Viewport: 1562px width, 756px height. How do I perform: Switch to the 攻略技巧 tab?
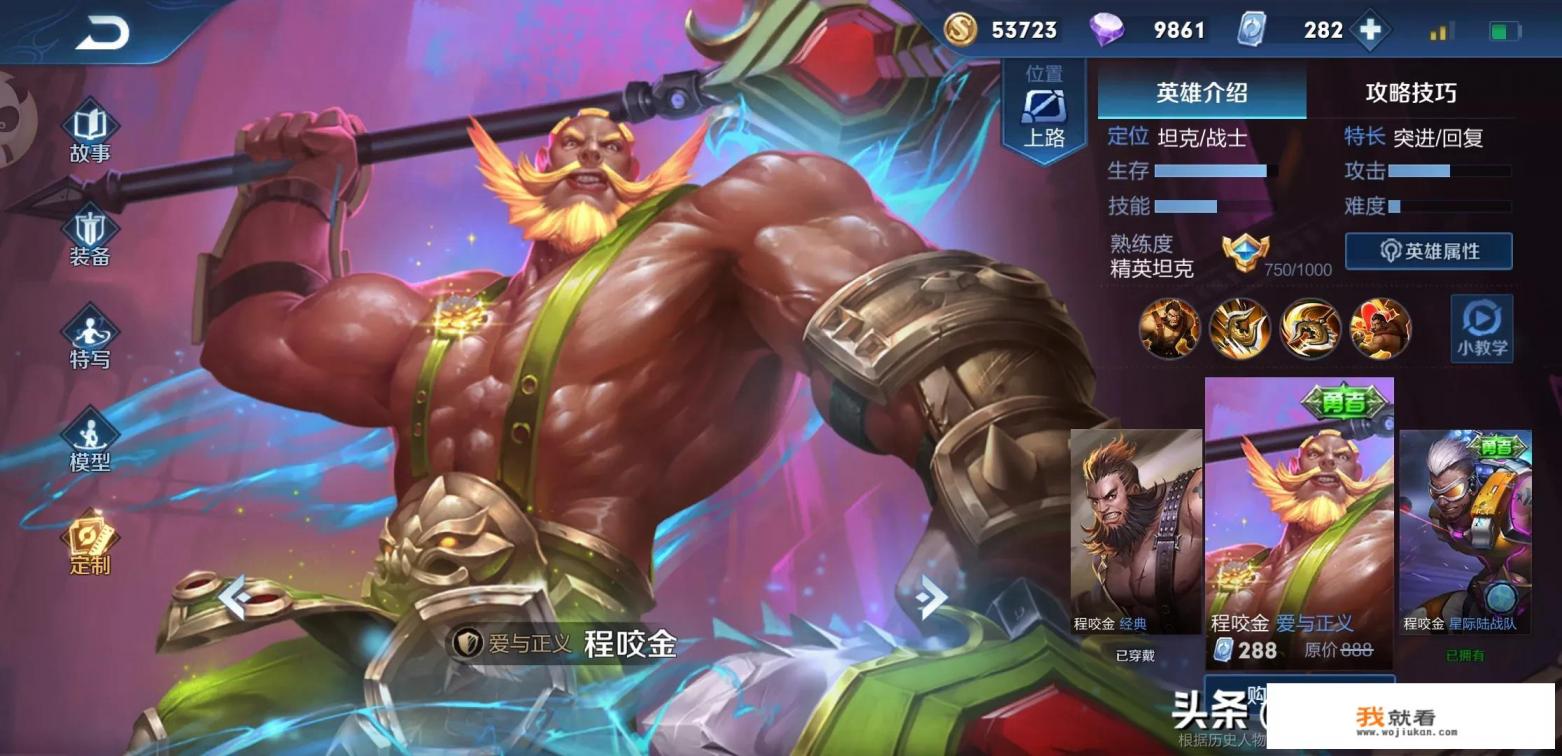pos(1410,93)
